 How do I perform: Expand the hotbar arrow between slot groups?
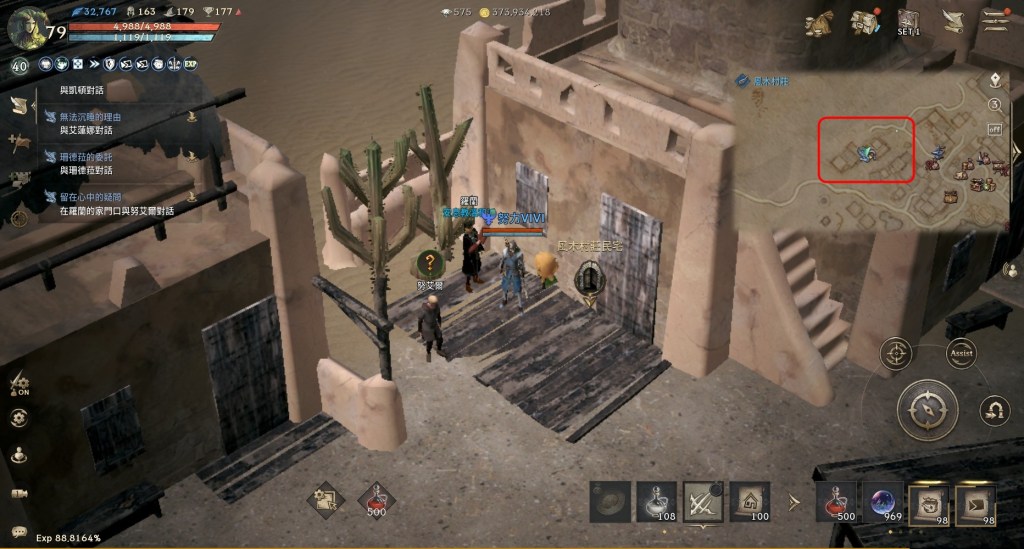(794, 502)
